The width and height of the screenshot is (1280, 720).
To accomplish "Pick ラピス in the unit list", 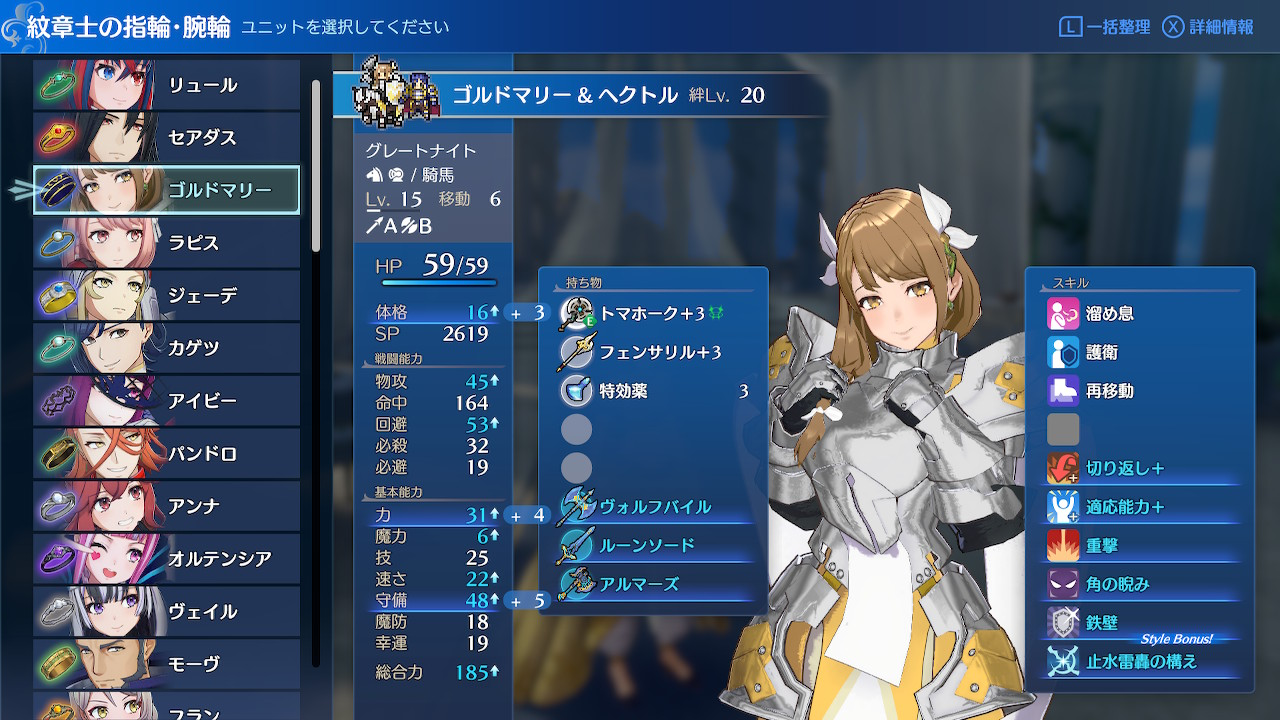I will pyautogui.click(x=167, y=243).
